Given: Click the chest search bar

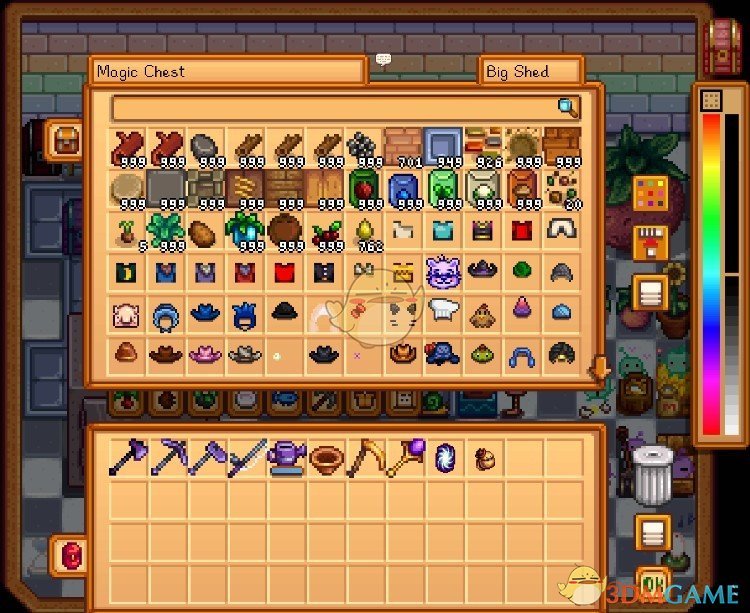Looking at the screenshot, I should (x=335, y=108).
